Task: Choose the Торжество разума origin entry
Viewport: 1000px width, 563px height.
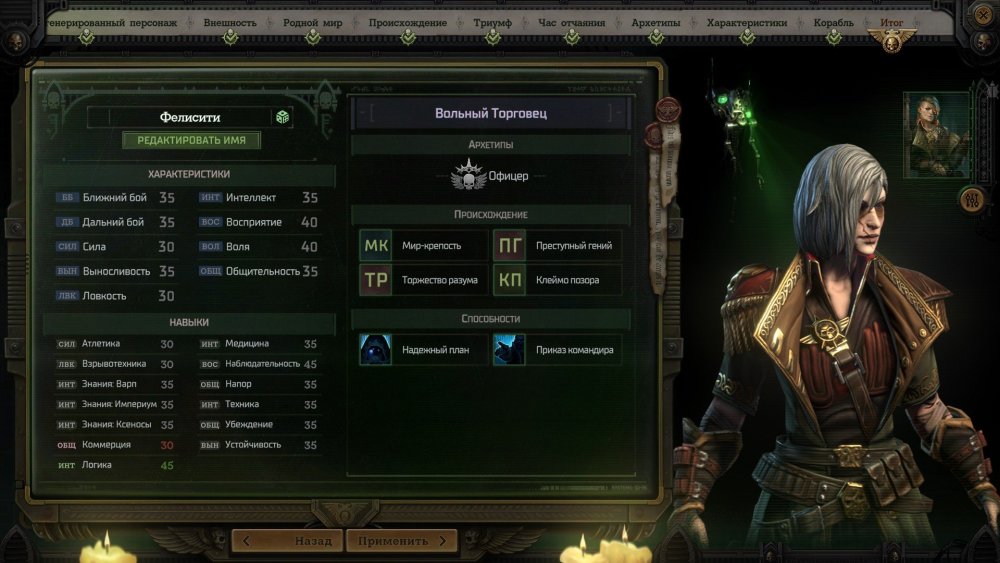Action: (422, 280)
